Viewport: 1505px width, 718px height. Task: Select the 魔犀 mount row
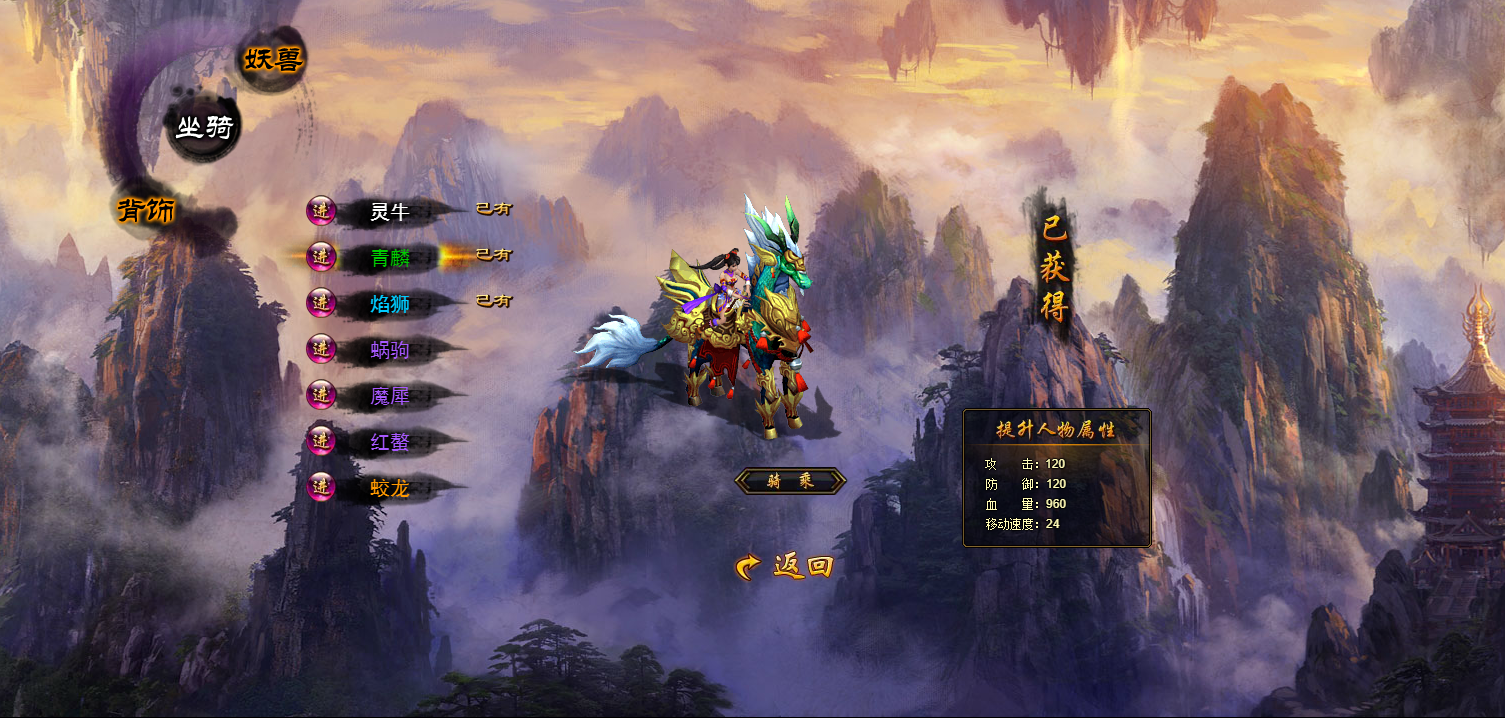click(x=390, y=396)
